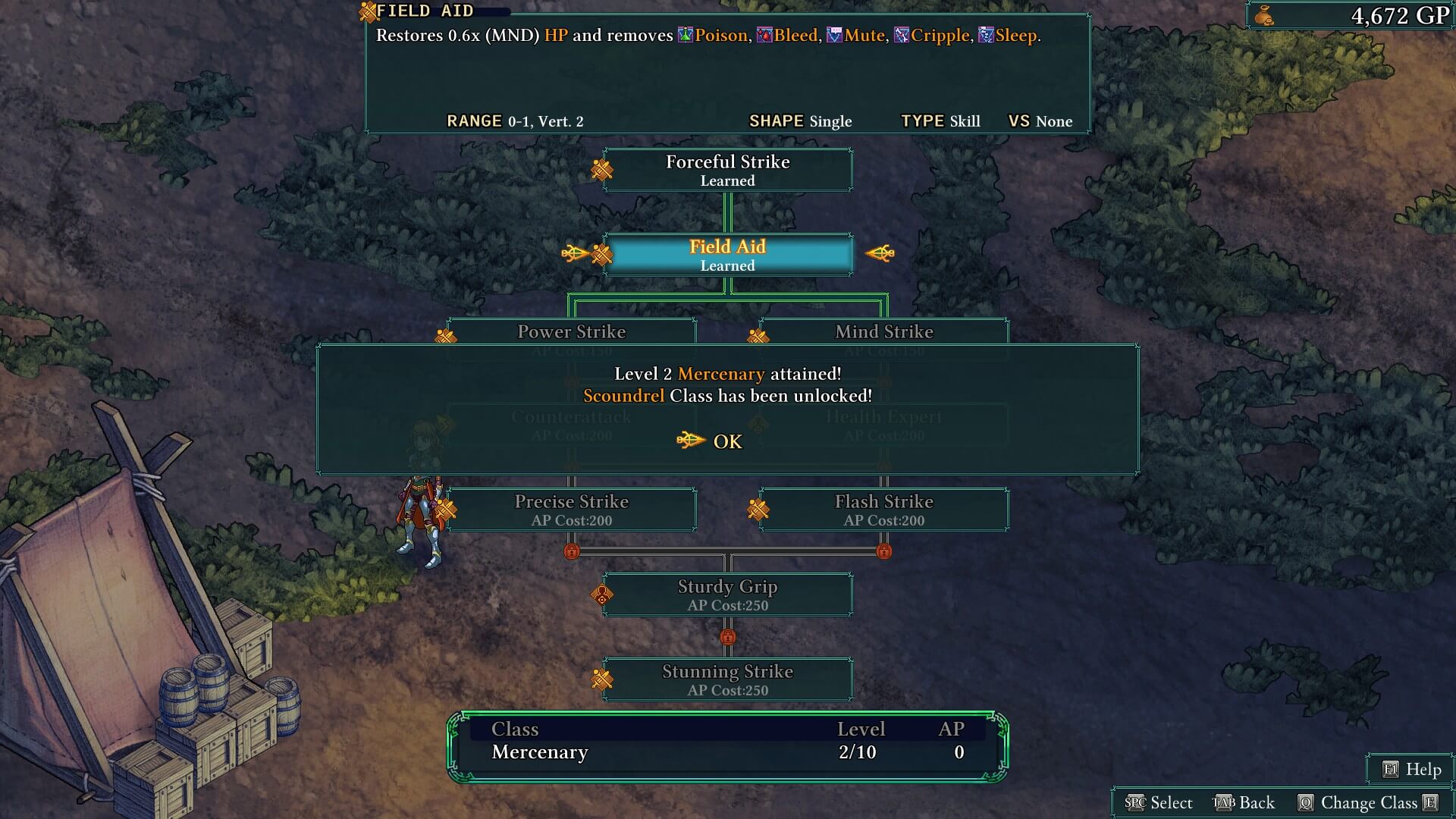Click the Change Class option

1368,803
